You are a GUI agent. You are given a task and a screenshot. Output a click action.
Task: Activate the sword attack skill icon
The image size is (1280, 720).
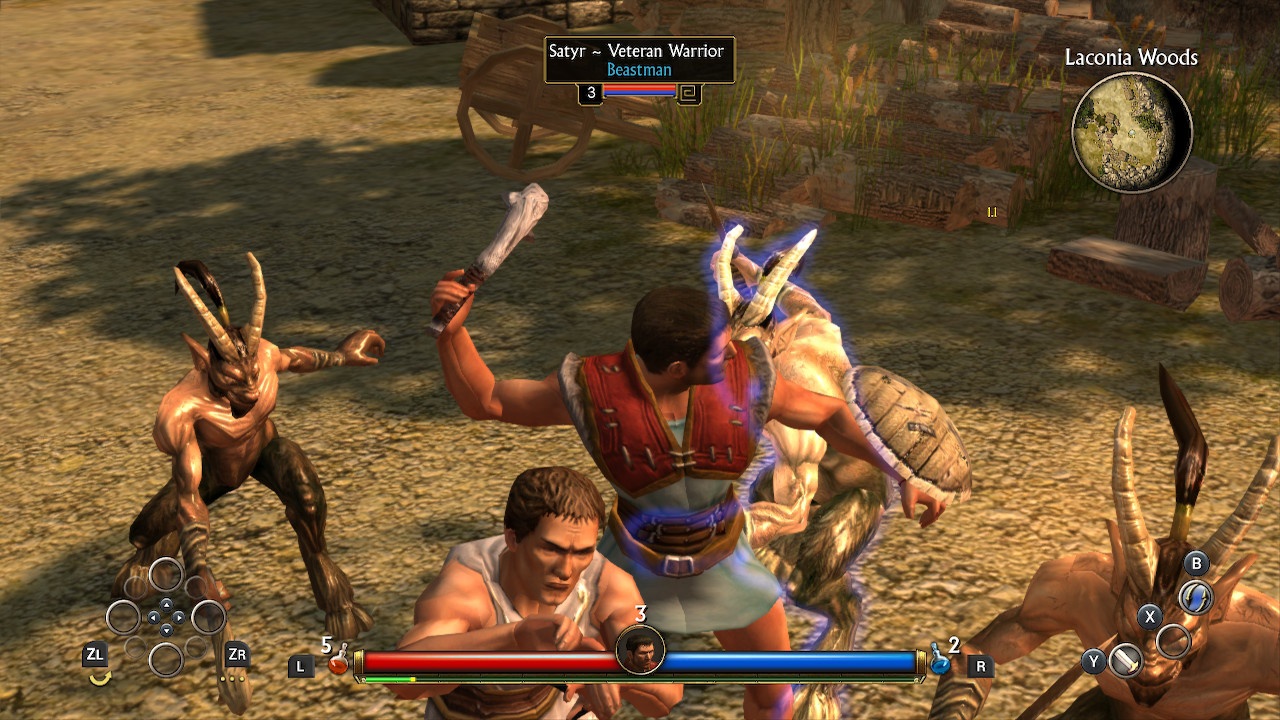[x=1125, y=660]
